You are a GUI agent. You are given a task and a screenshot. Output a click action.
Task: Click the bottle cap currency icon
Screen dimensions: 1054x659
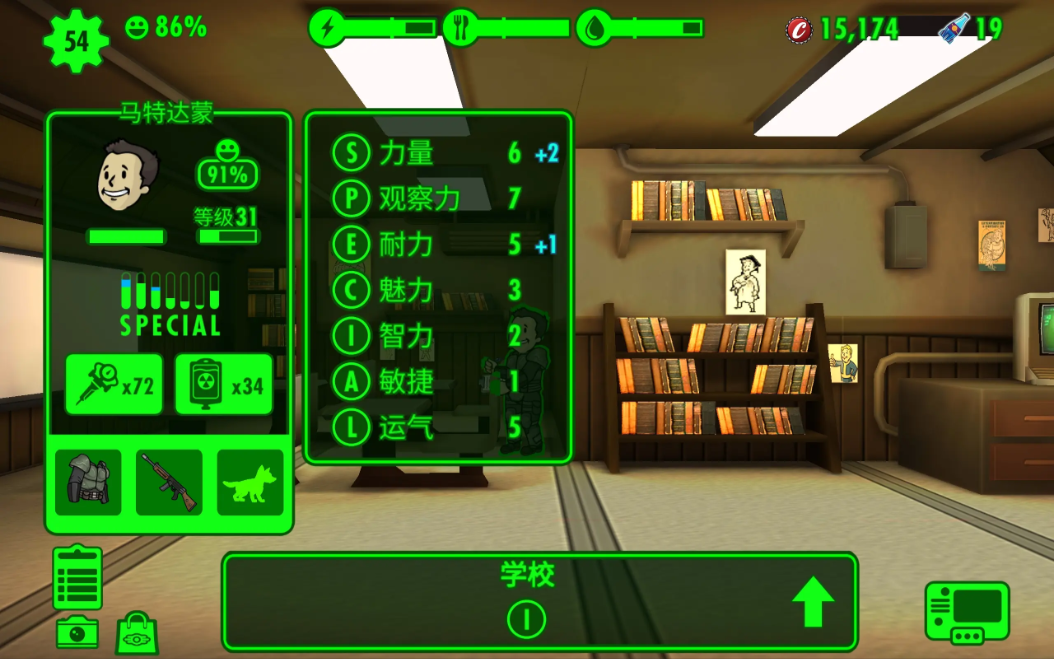pyautogui.click(x=799, y=29)
